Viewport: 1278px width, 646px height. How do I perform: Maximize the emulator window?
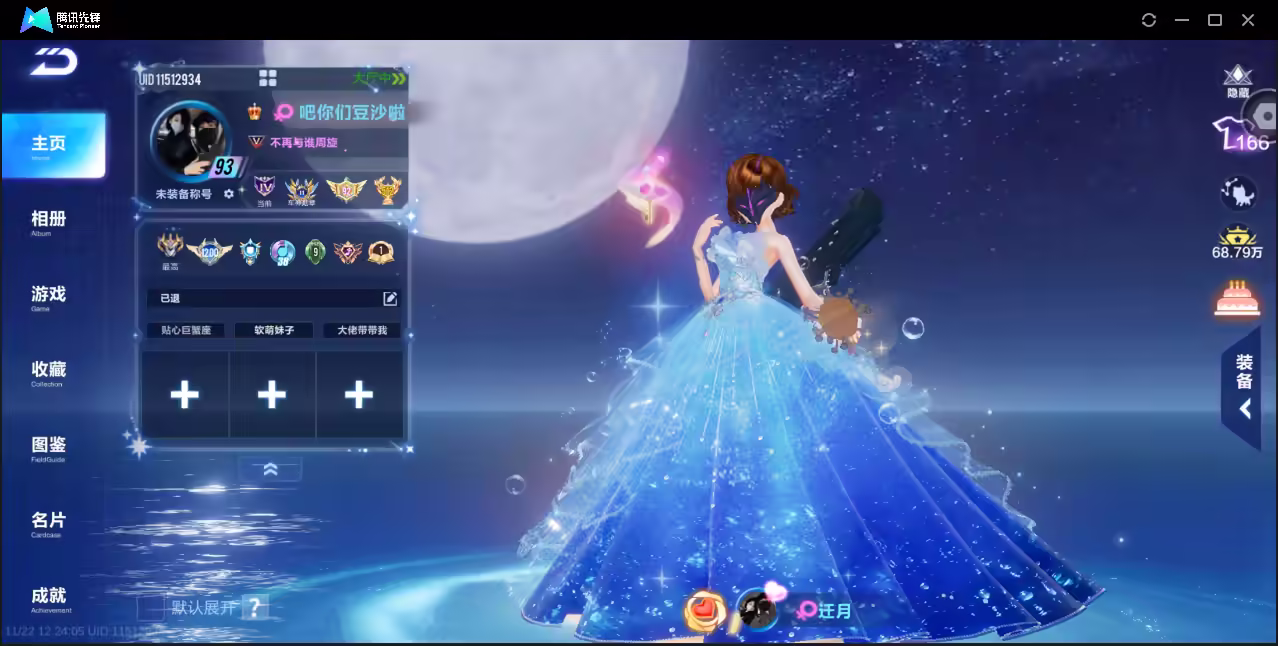1215,20
